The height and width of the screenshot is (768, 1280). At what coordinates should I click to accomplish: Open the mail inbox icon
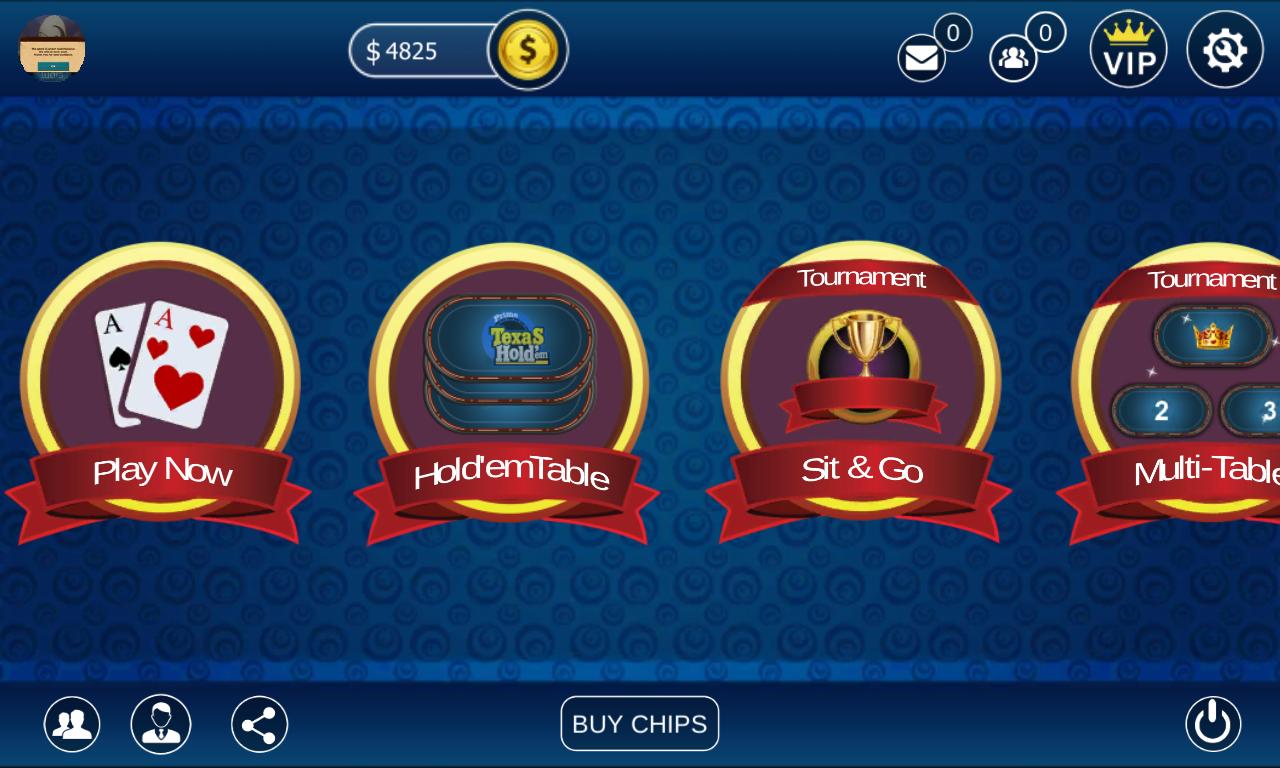pyautogui.click(x=920, y=57)
